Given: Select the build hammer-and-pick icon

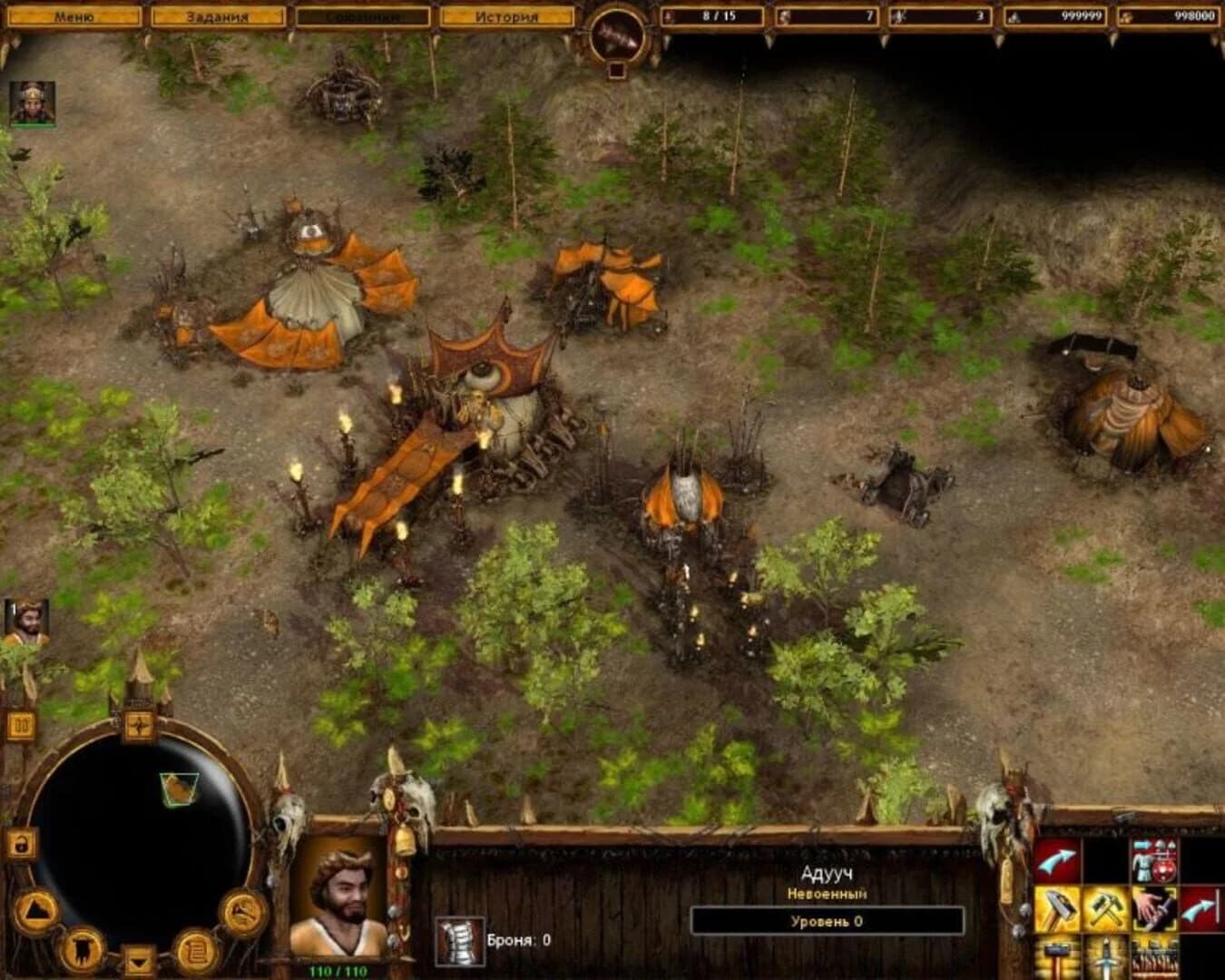Looking at the screenshot, I should pos(1107,907).
